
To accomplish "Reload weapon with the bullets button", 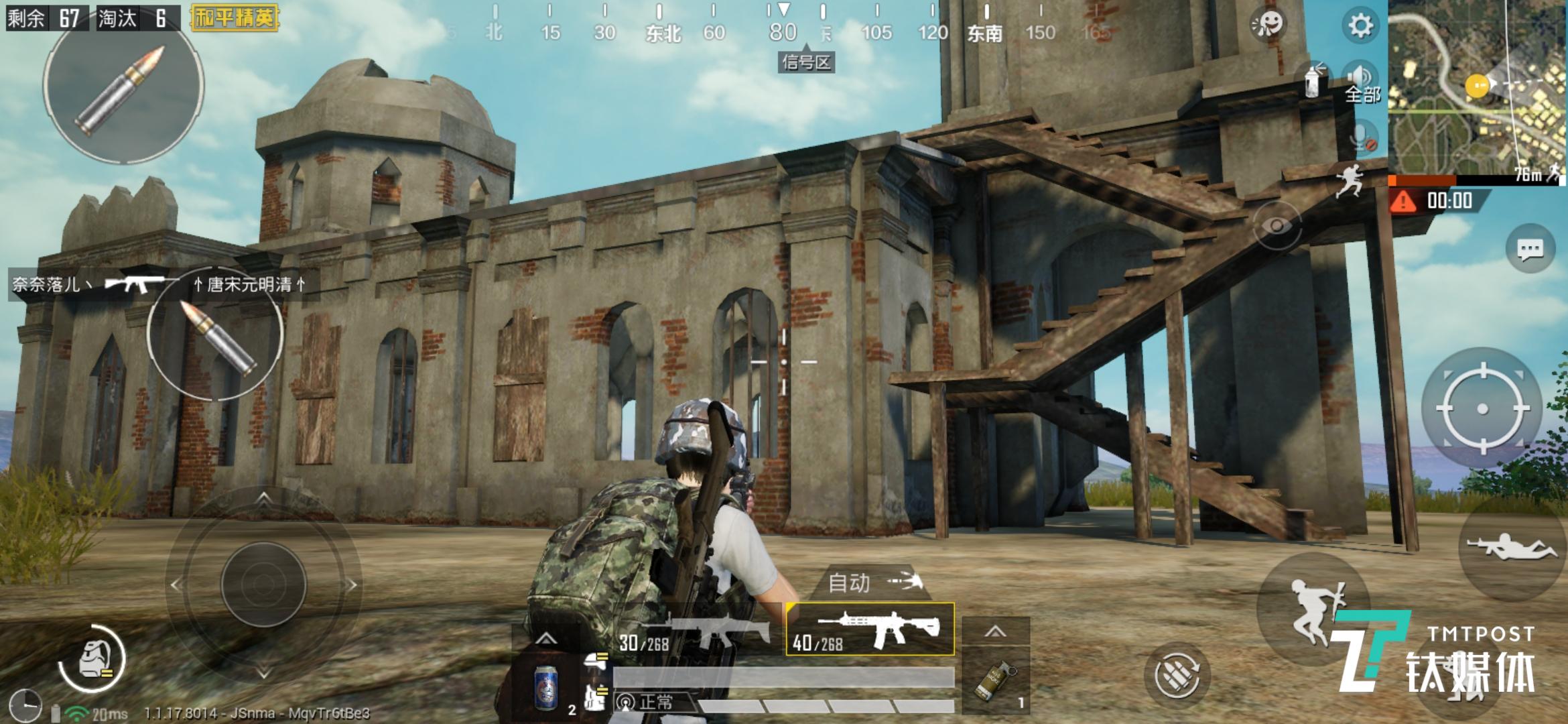I will (1176, 675).
